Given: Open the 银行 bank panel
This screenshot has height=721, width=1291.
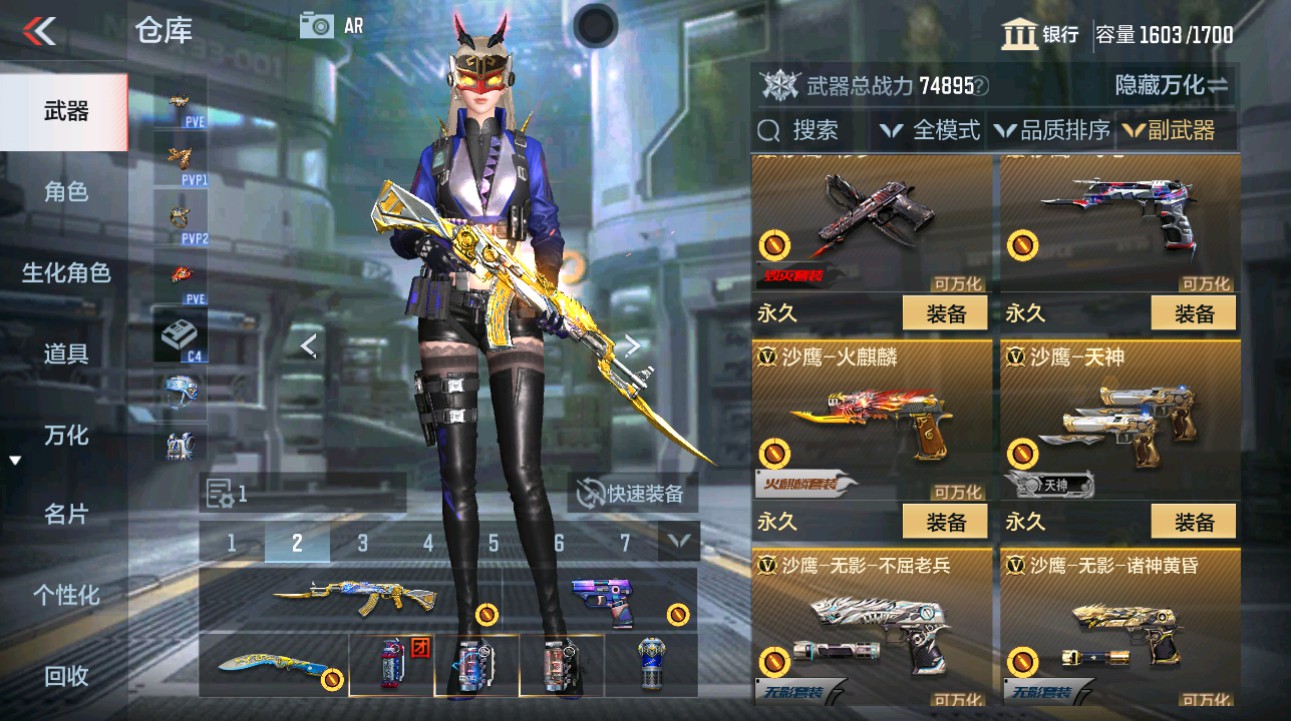Looking at the screenshot, I should (x=1043, y=33).
